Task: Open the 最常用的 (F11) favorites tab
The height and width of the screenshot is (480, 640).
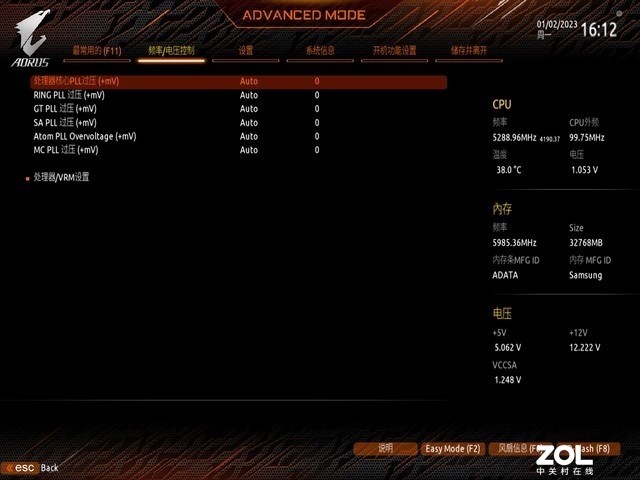Action: tap(96, 50)
